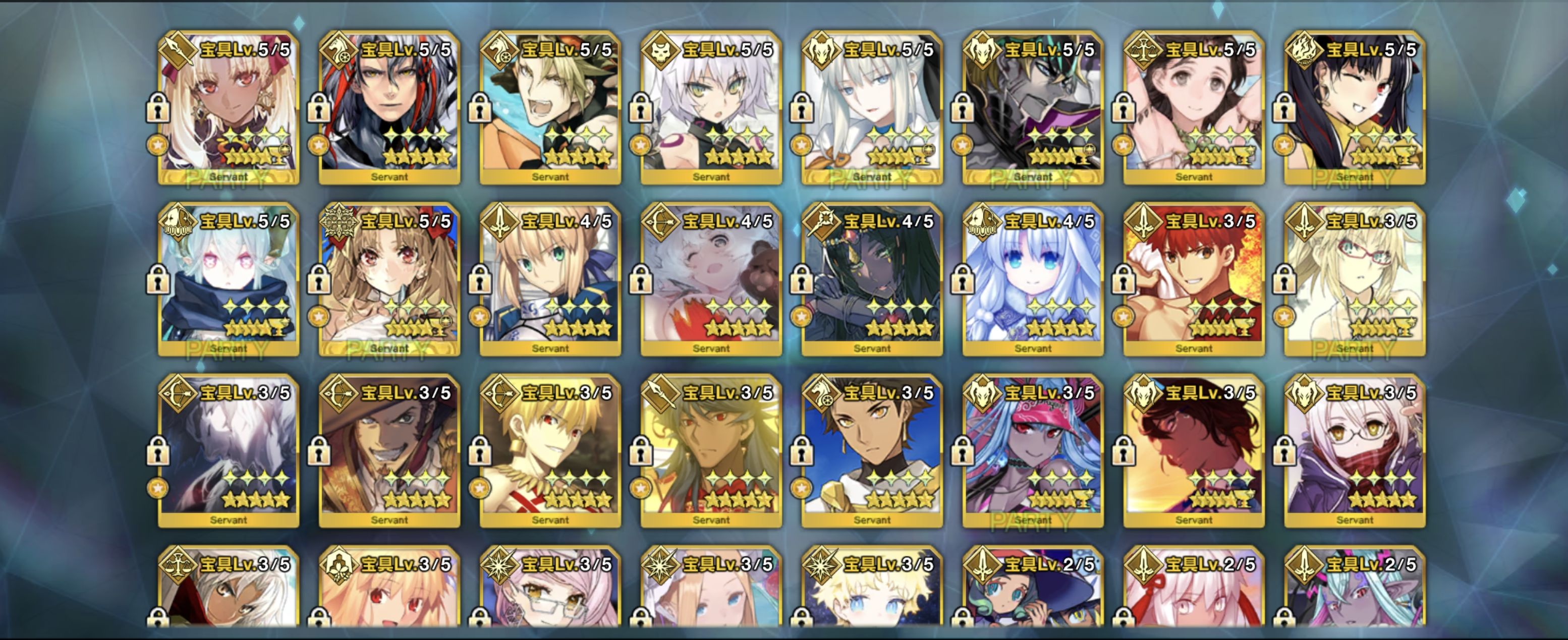Open the horned girl with blue scarf card
This screenshot has width=1568, height=640.
coord(229,280)
